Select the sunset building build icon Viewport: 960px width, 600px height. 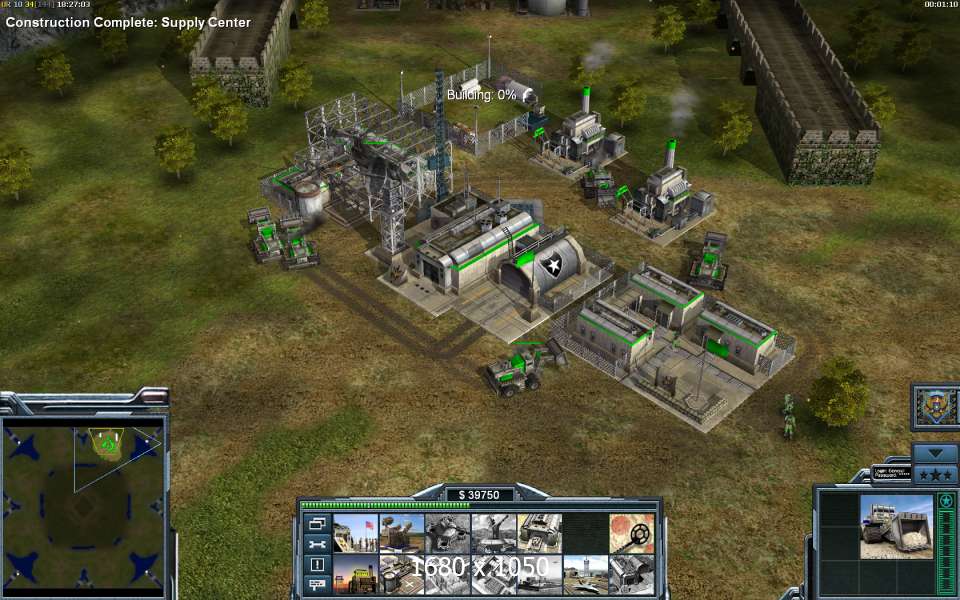(x=356, y=574)
